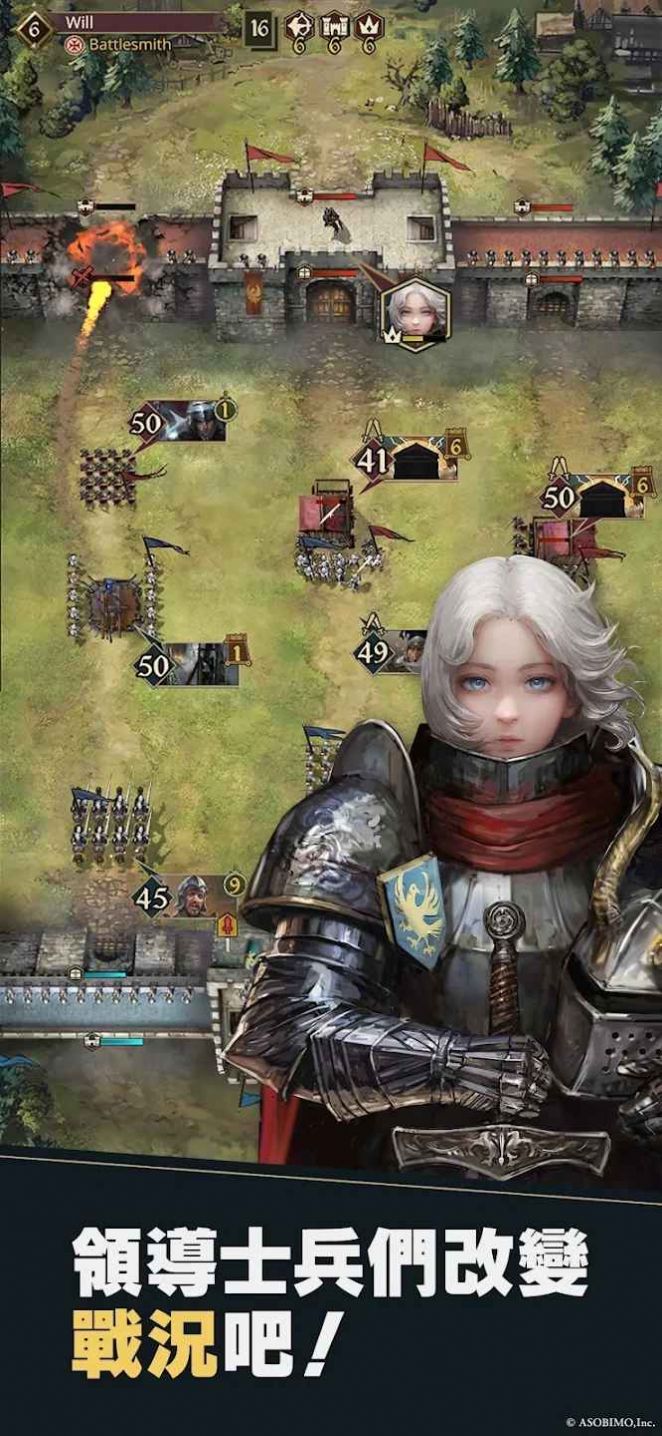
Task: Tap the crown hexagon icon
Action: [x=369, y=25]
